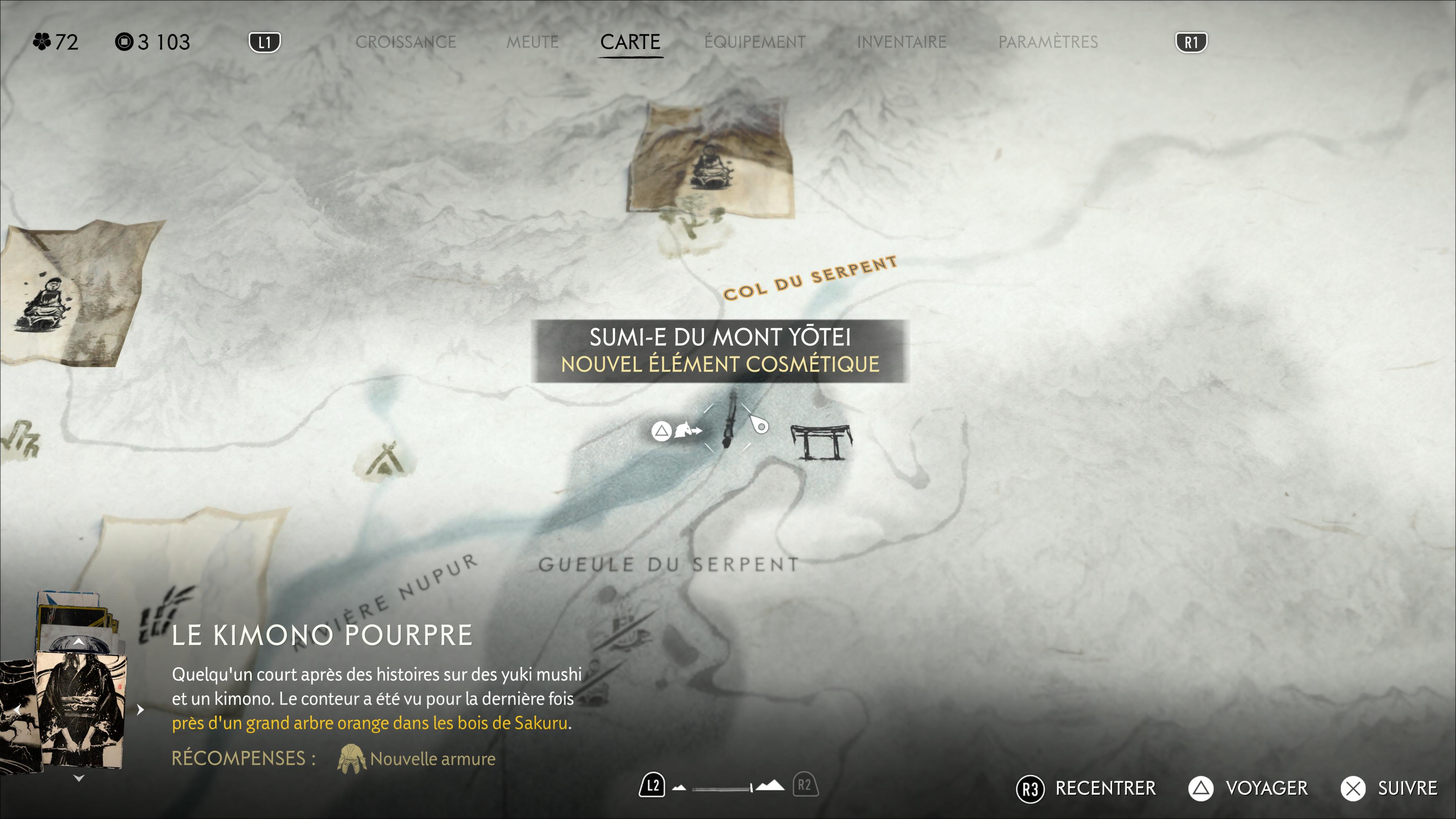Image resolution: width=1456 pixels, height=819 pixels.
Task: Switch to the Croissance tab
Action: [405, 42]
